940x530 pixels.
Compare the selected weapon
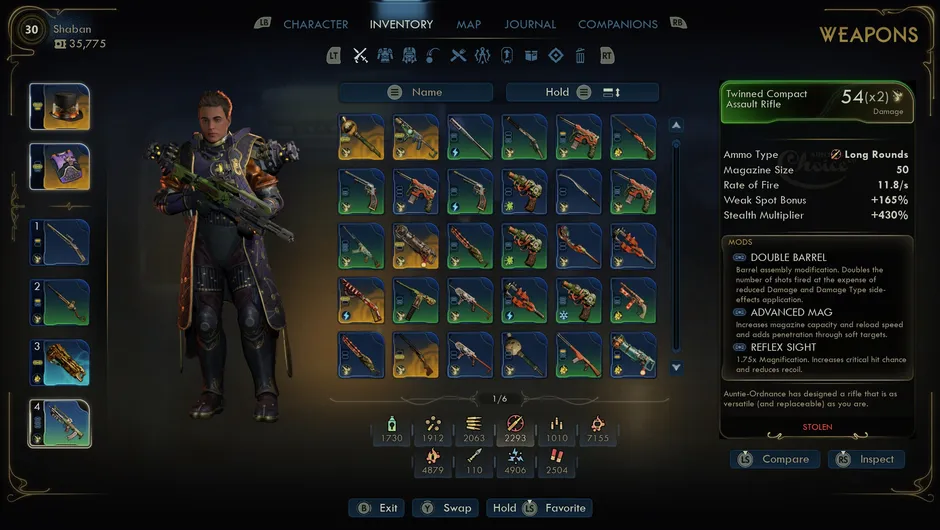pos(775,459)
